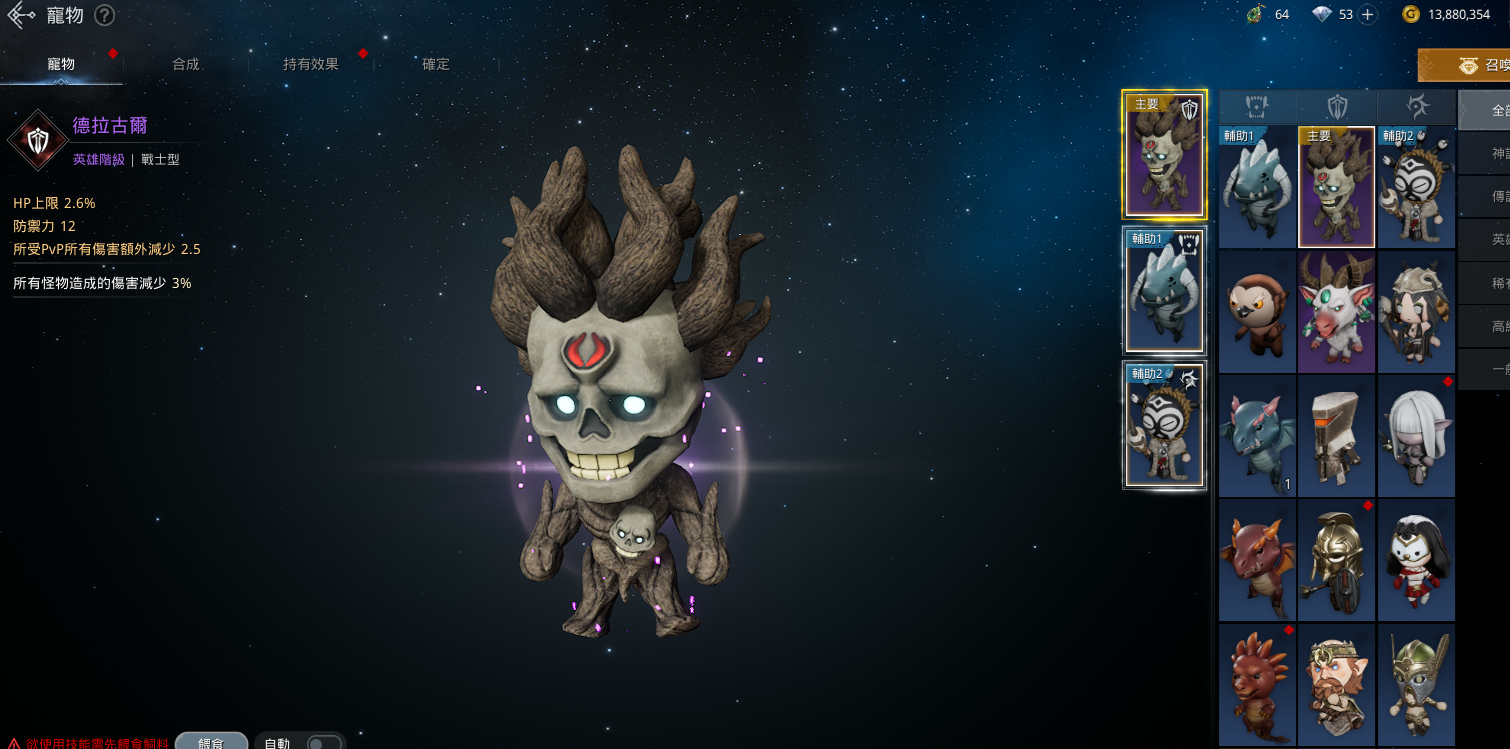Open the 持有效果 tab
This screenshot has width=1510, height=749.
pos(311,64)
